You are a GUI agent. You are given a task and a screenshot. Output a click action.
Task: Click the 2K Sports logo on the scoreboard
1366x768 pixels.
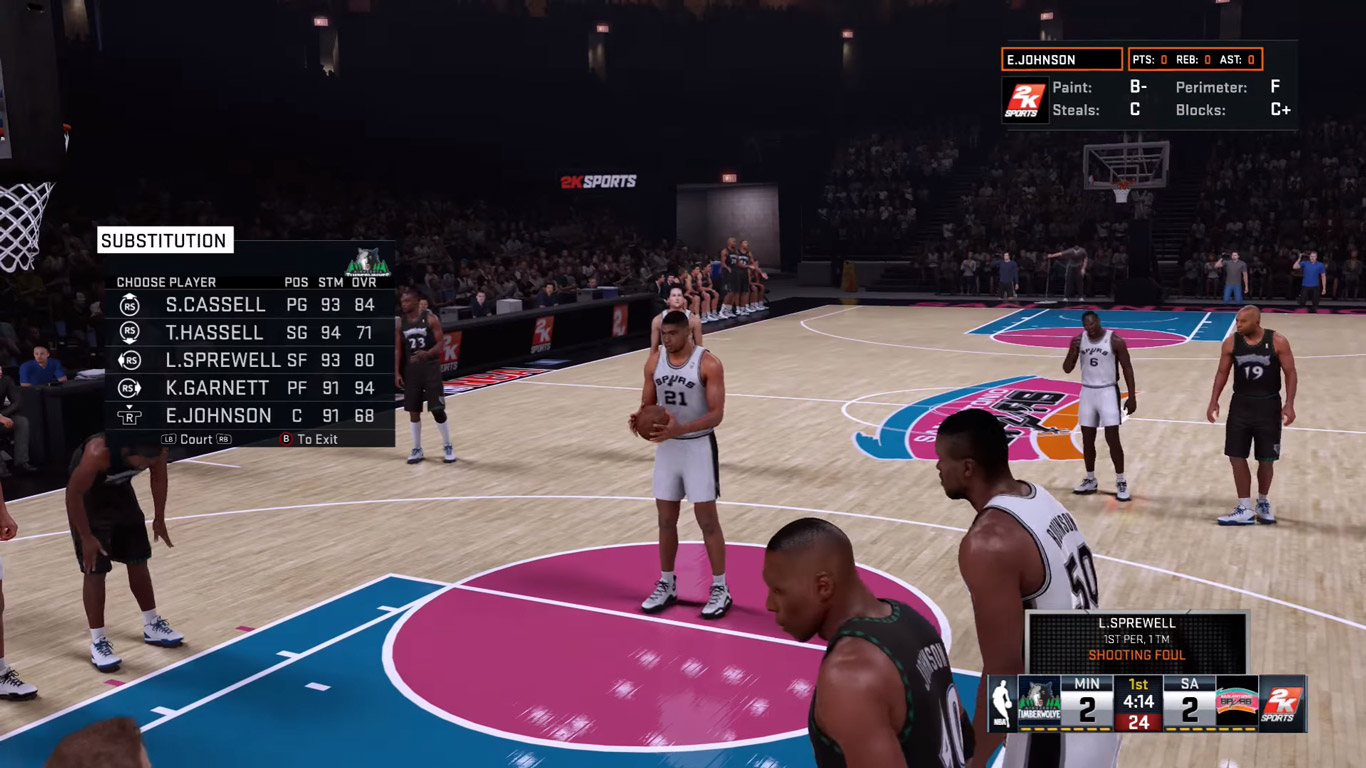pos(1281,703)
